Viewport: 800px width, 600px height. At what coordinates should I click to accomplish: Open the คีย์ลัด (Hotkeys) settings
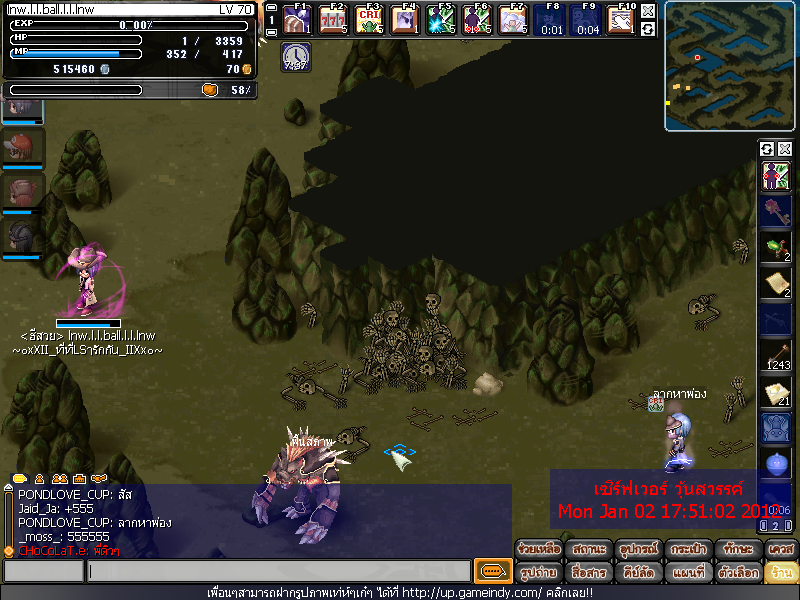(637, 573)
